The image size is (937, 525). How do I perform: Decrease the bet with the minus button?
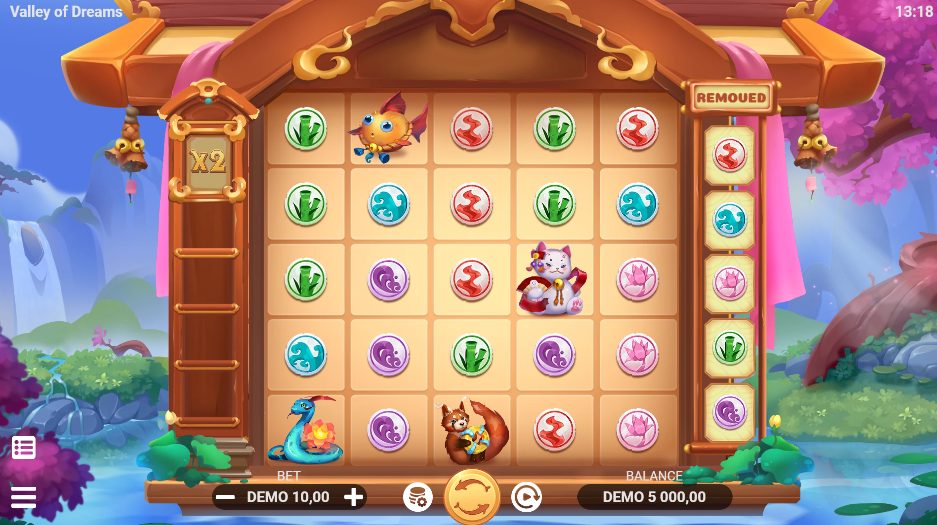point(227,496)
